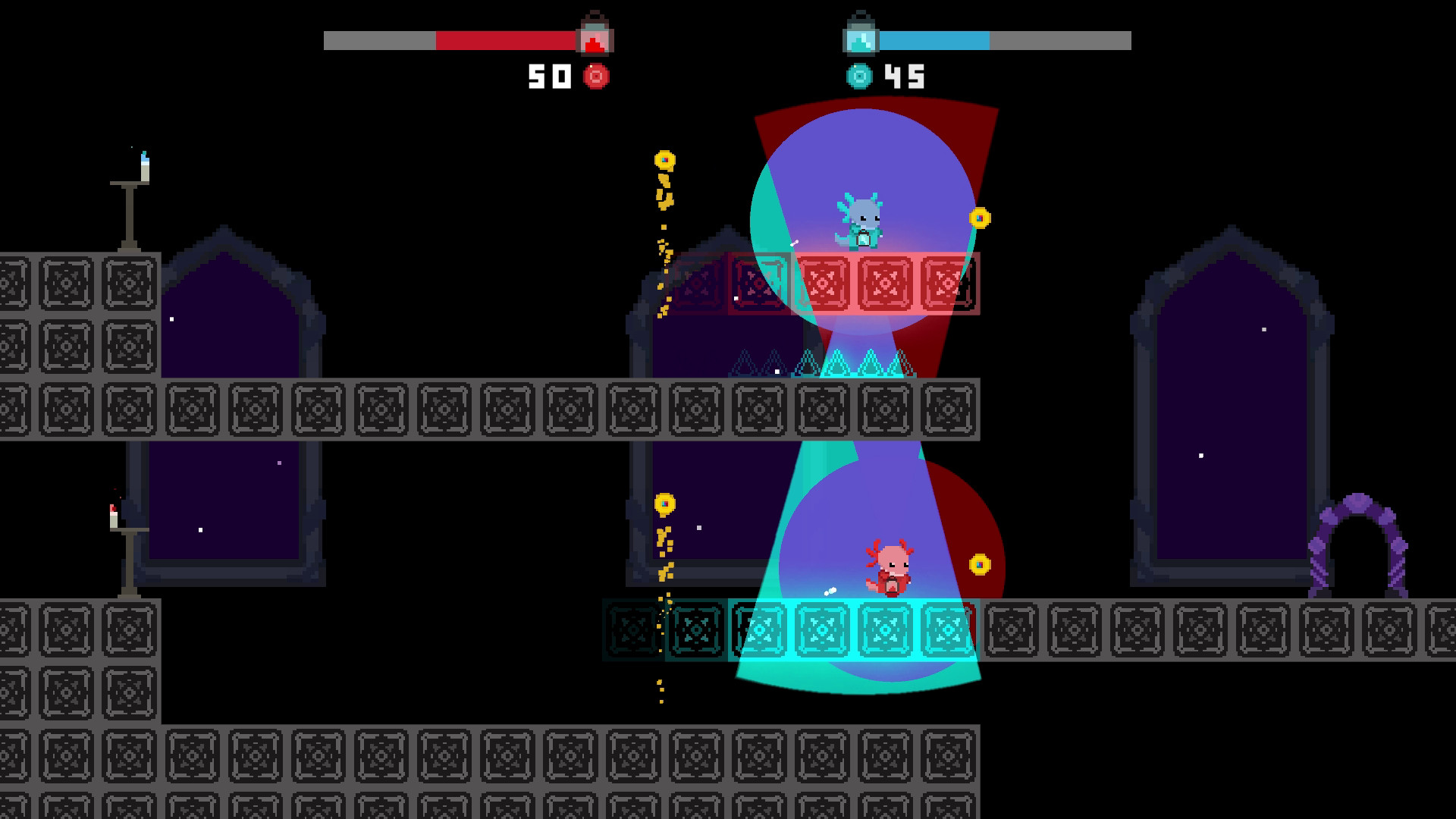Click the spinning gold coin near the blue axolotl
Screen dimensions: 1456x819
[980, 218]
